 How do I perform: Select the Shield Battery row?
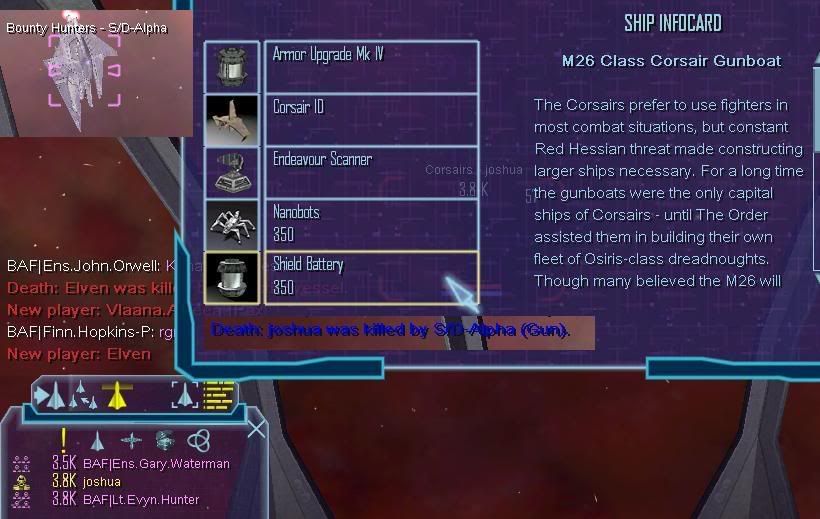(370, 277)
